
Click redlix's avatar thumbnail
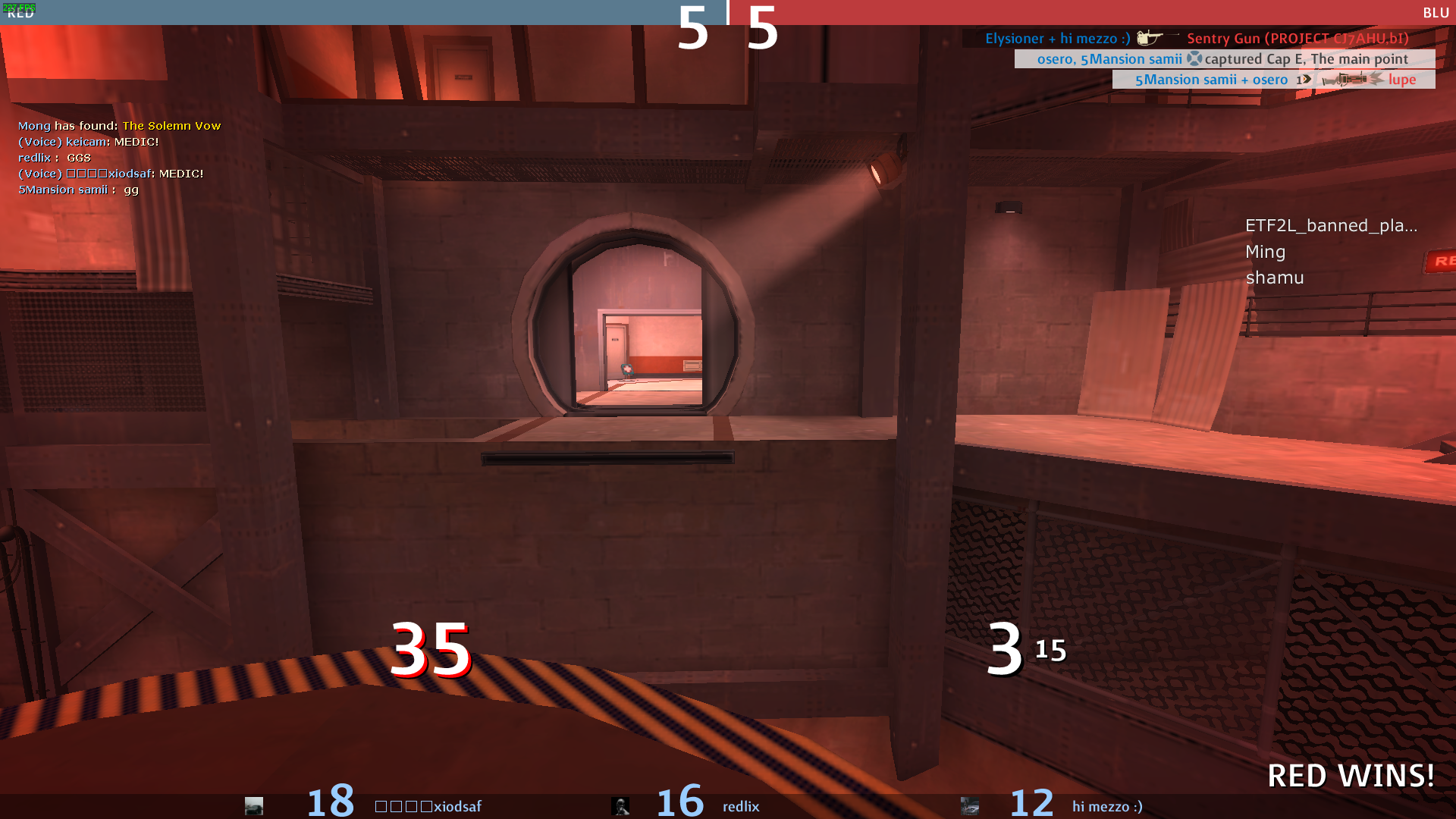(x=620, y=806)
